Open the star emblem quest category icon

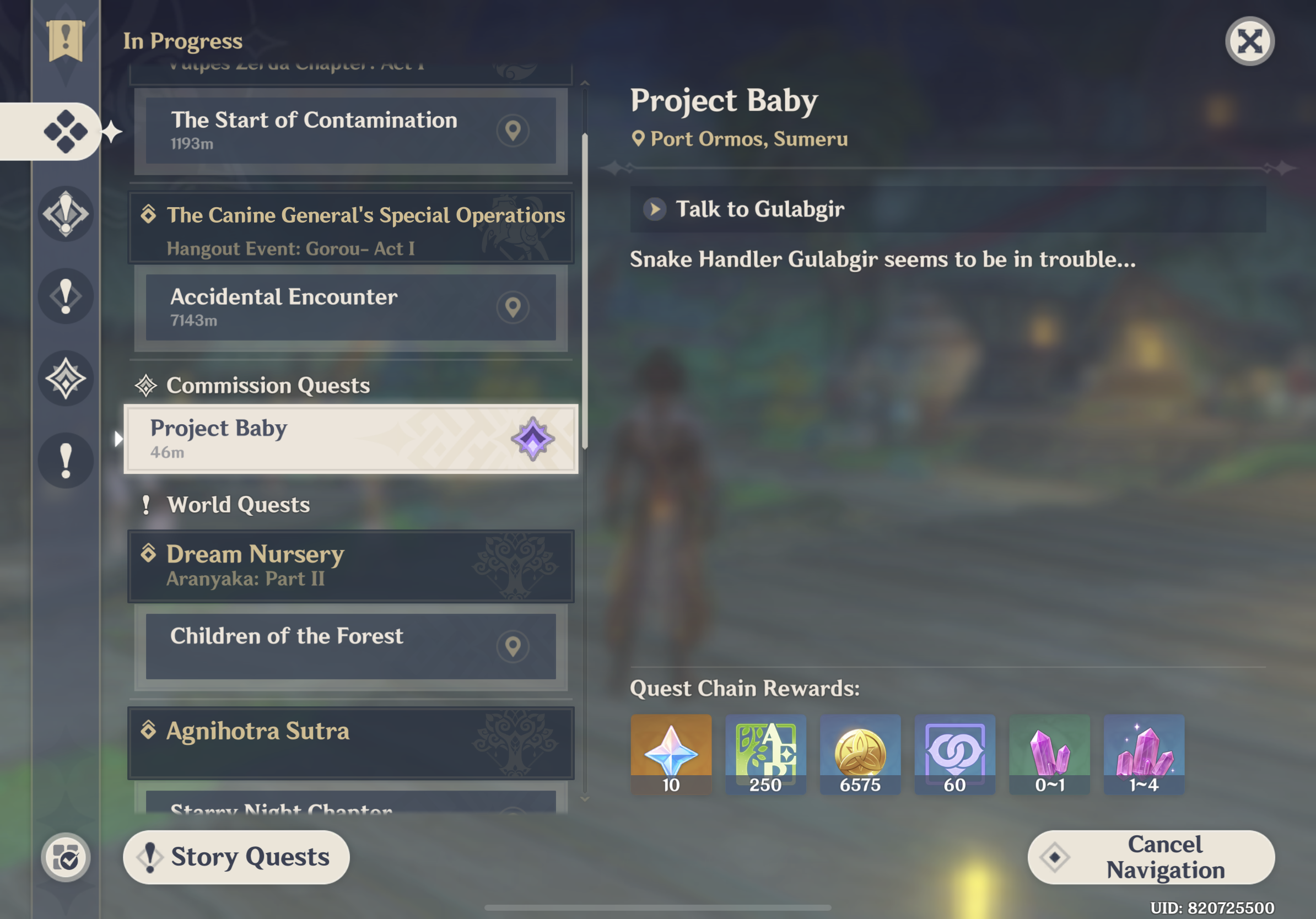(65, 378)
